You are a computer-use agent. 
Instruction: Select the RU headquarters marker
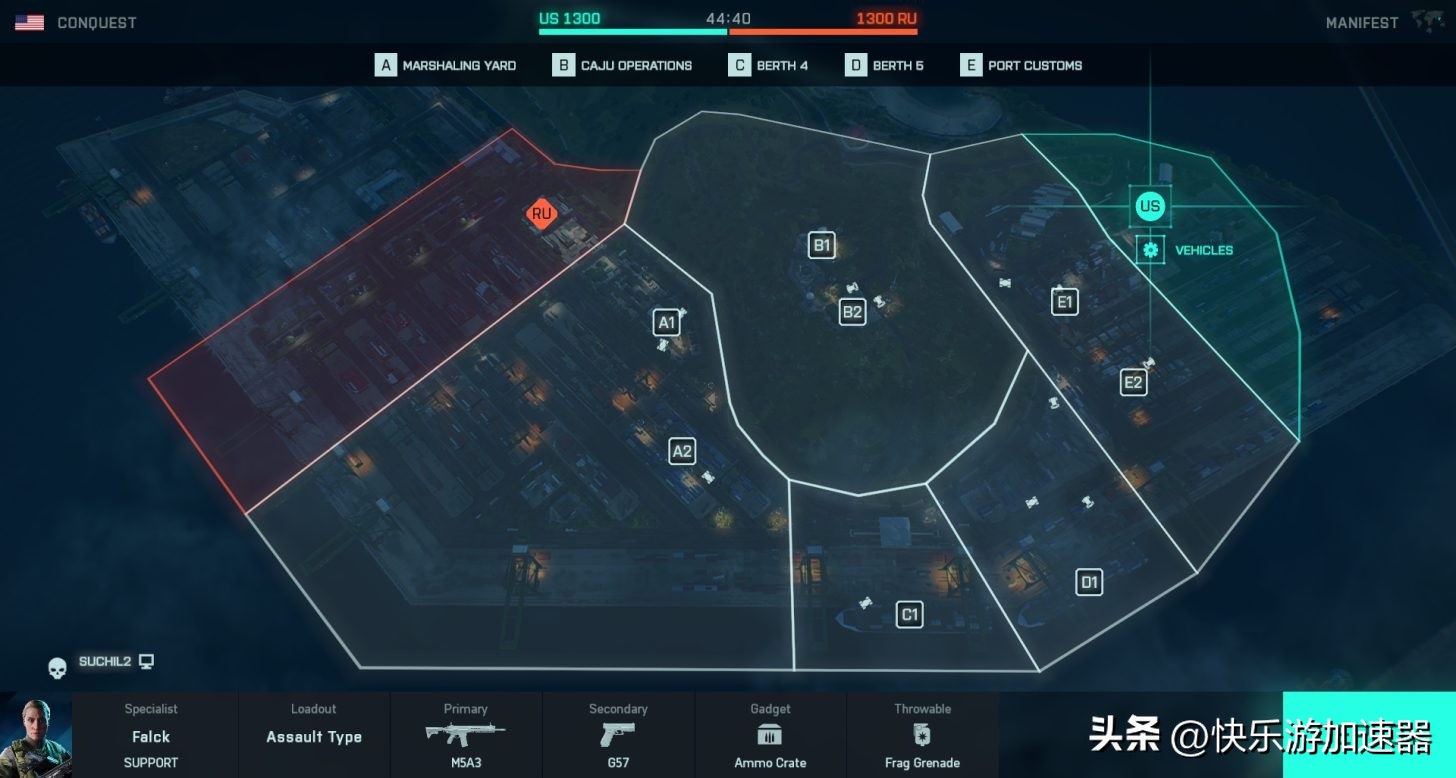542,212
